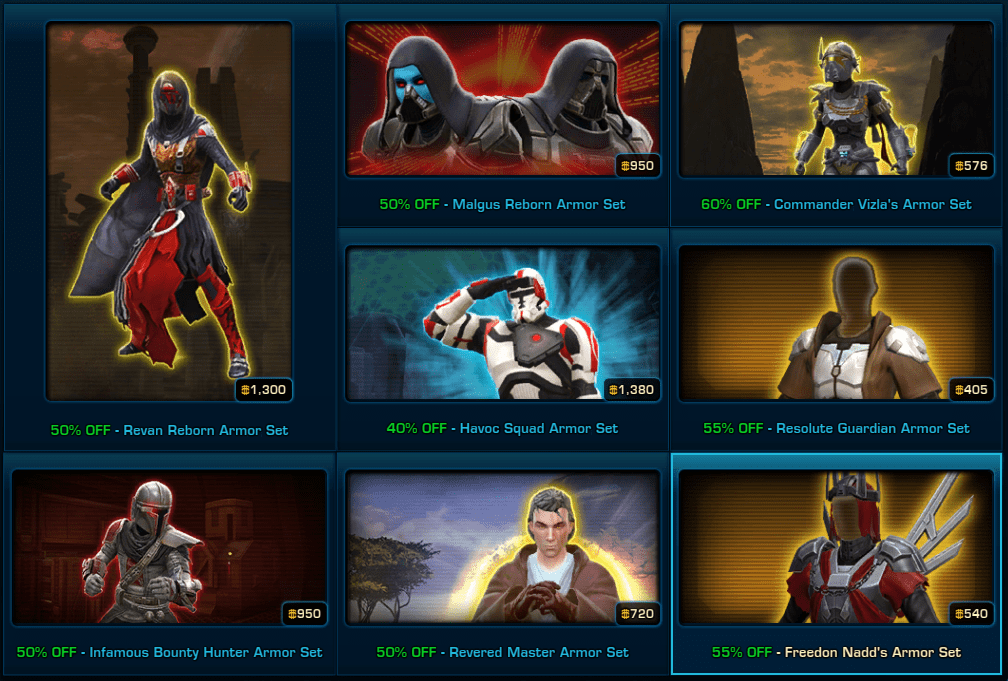Open the Revan Reborn Armor Set thumbnail
Viewport: 1008px width, 681px height.
tap(168, 210)
